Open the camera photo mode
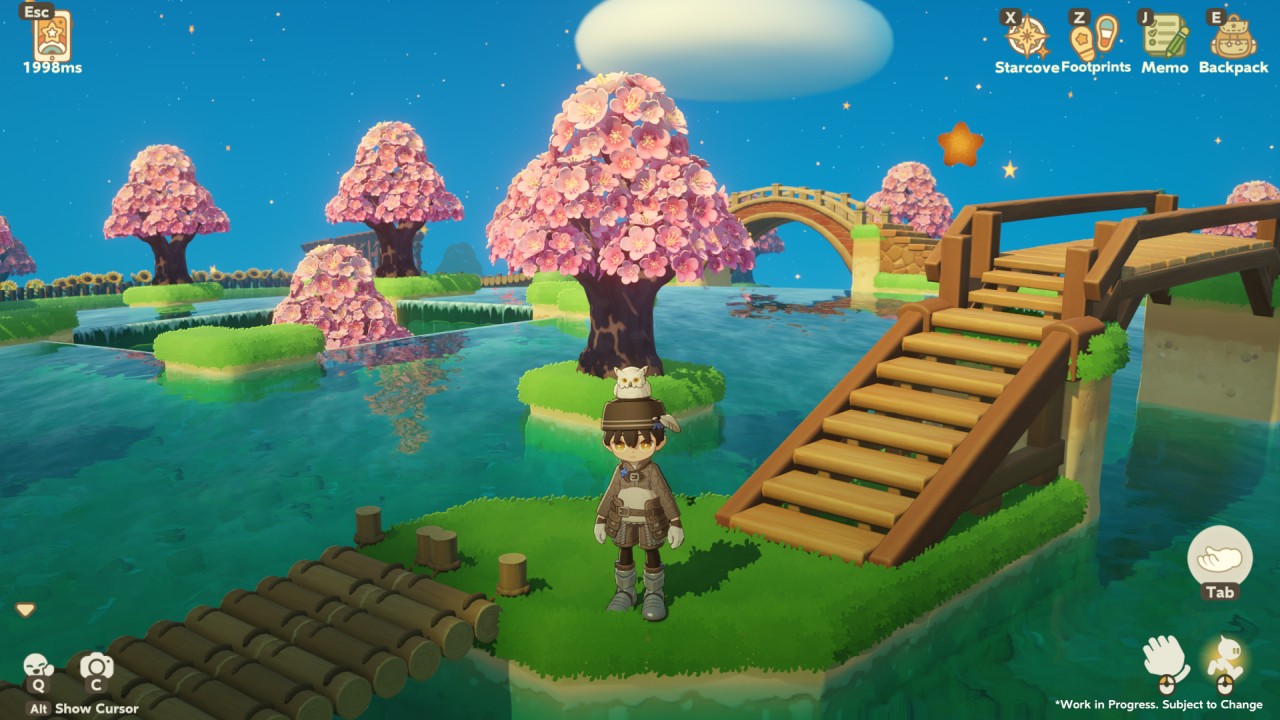Viewport: 1280px width, 720px height. 96,666
